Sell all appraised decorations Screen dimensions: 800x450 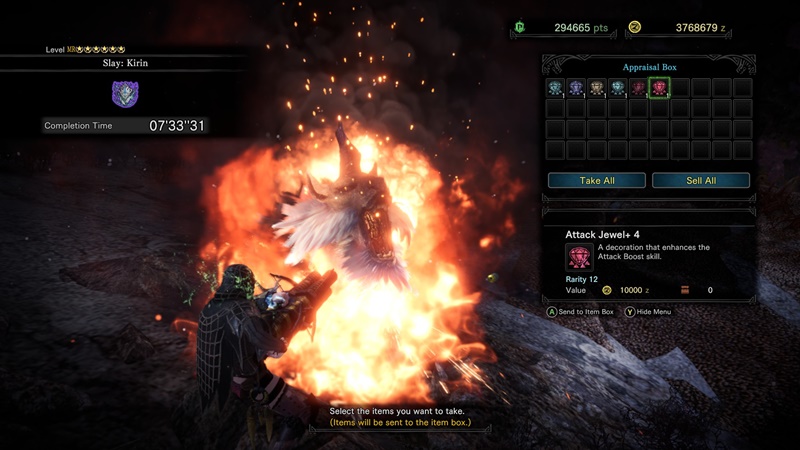[x=700, y=181]
